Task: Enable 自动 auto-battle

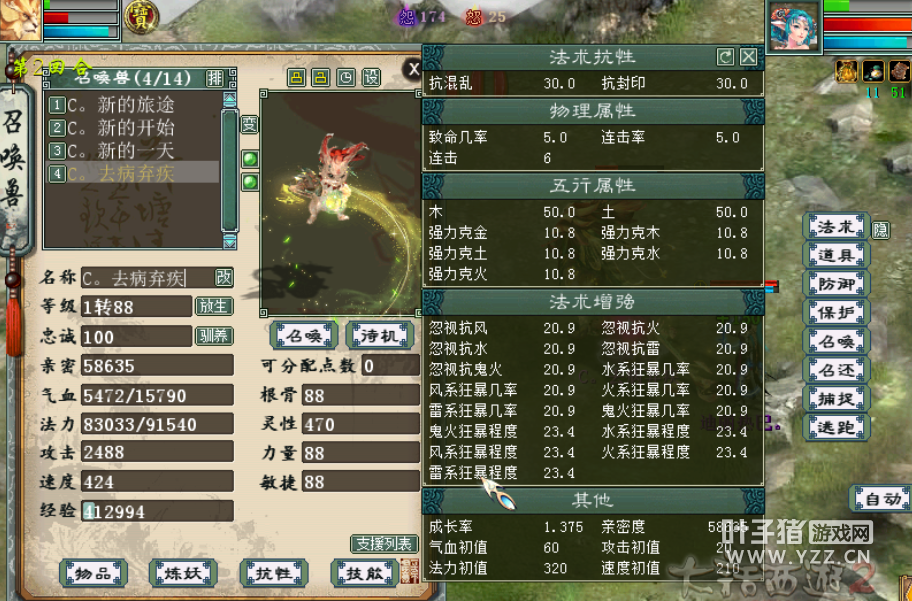Action: pyautogui.click(x=880, y=498)
